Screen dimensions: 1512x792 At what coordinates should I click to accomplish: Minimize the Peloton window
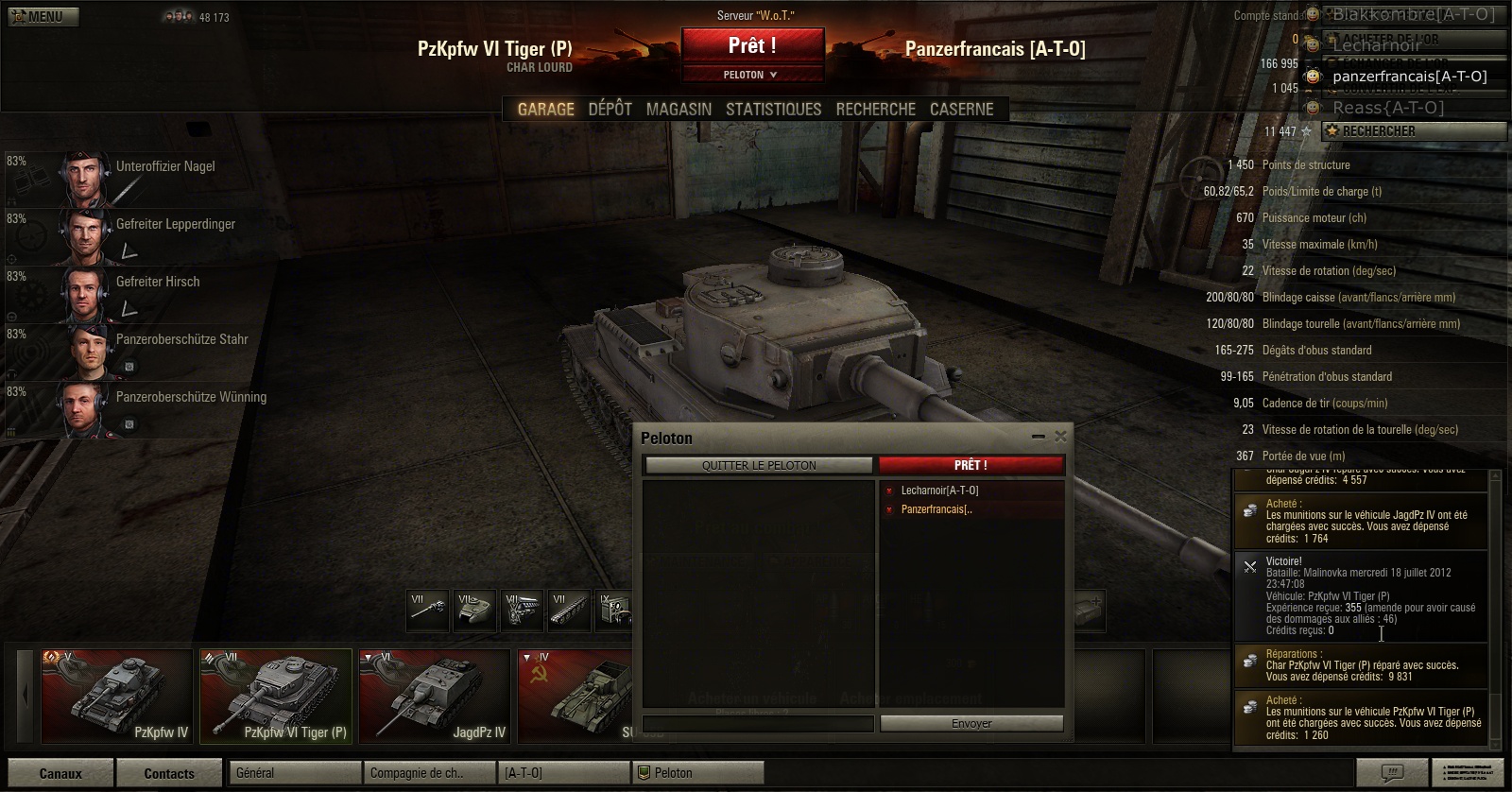pyautogui.click(x=1039, y=437)
